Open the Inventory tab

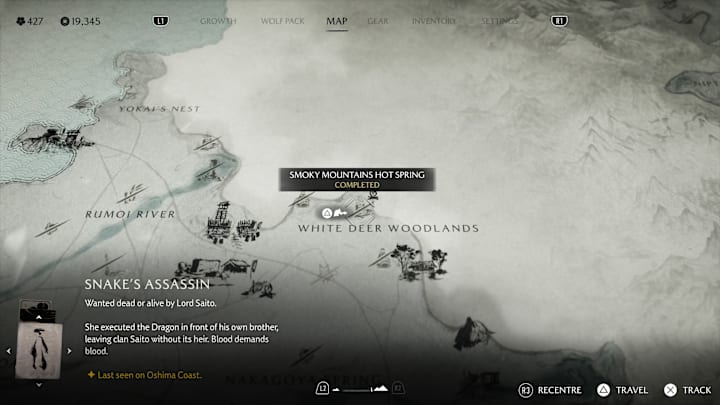[434, 21]
